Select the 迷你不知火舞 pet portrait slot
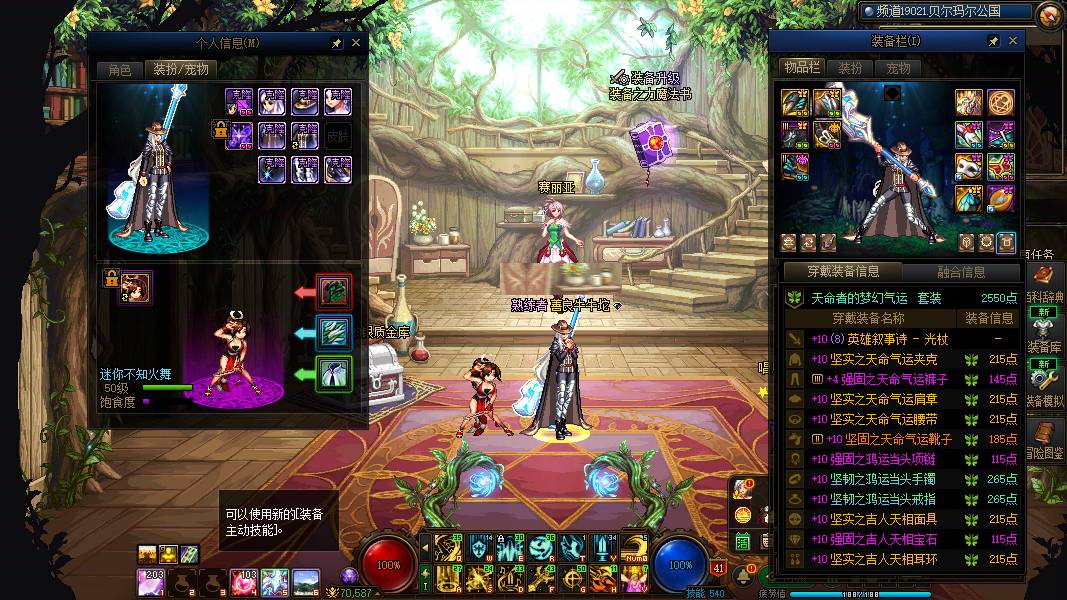Image resolution: width=1067 pixels, height=600 pixels. click(136, 287)
